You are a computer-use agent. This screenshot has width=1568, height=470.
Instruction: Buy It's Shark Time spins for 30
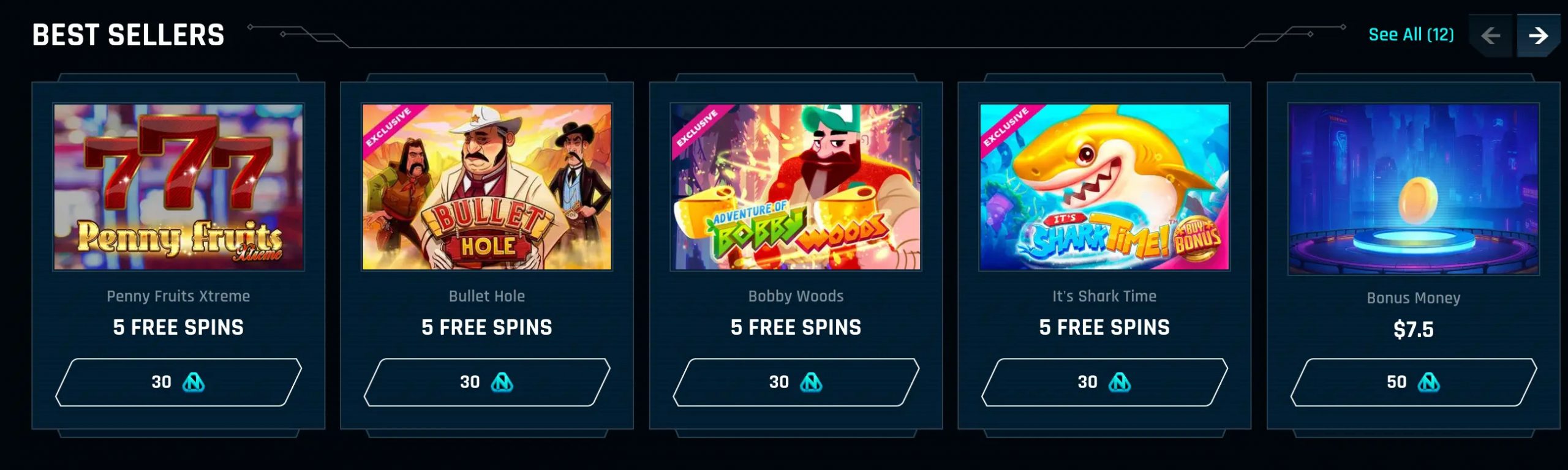1104,382
